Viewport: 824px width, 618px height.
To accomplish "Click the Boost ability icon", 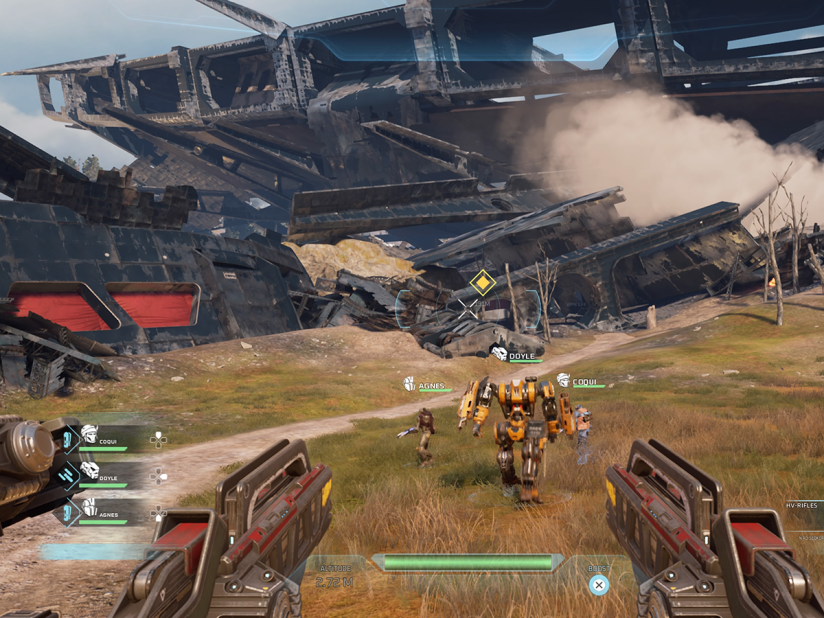I will coord(598,585).
